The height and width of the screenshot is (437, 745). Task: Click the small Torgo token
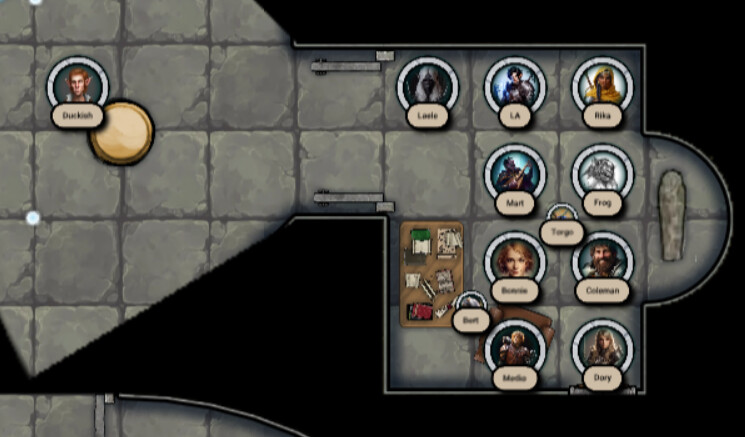[x=561, y=218]
